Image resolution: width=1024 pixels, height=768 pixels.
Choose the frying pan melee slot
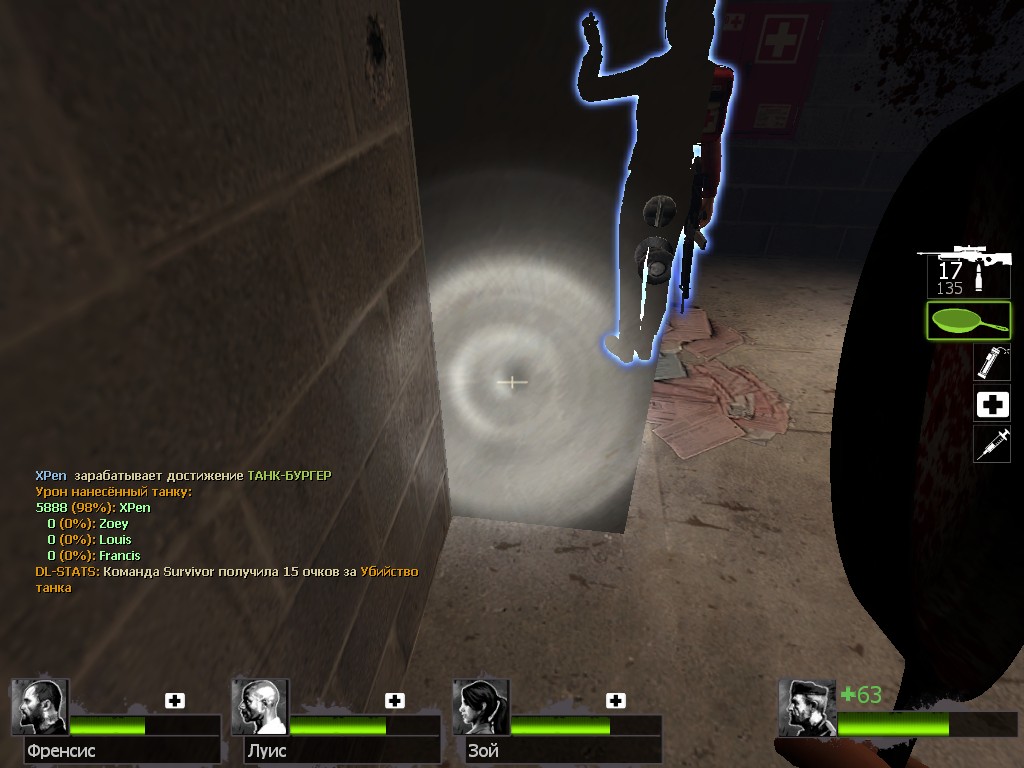pyautogui.click(x=968, y=321)
